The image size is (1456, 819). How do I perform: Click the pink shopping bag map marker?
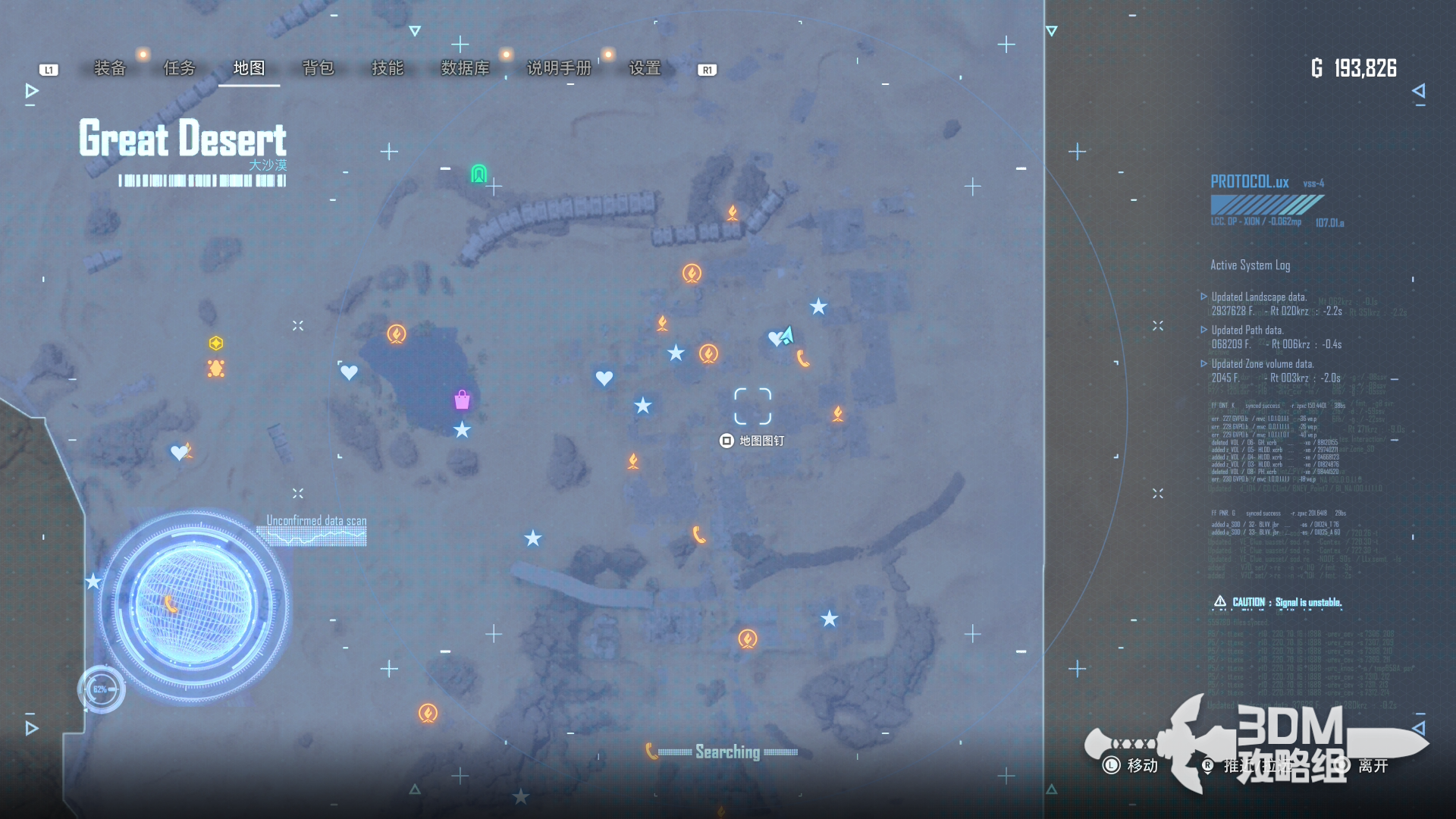click(462, 400)
